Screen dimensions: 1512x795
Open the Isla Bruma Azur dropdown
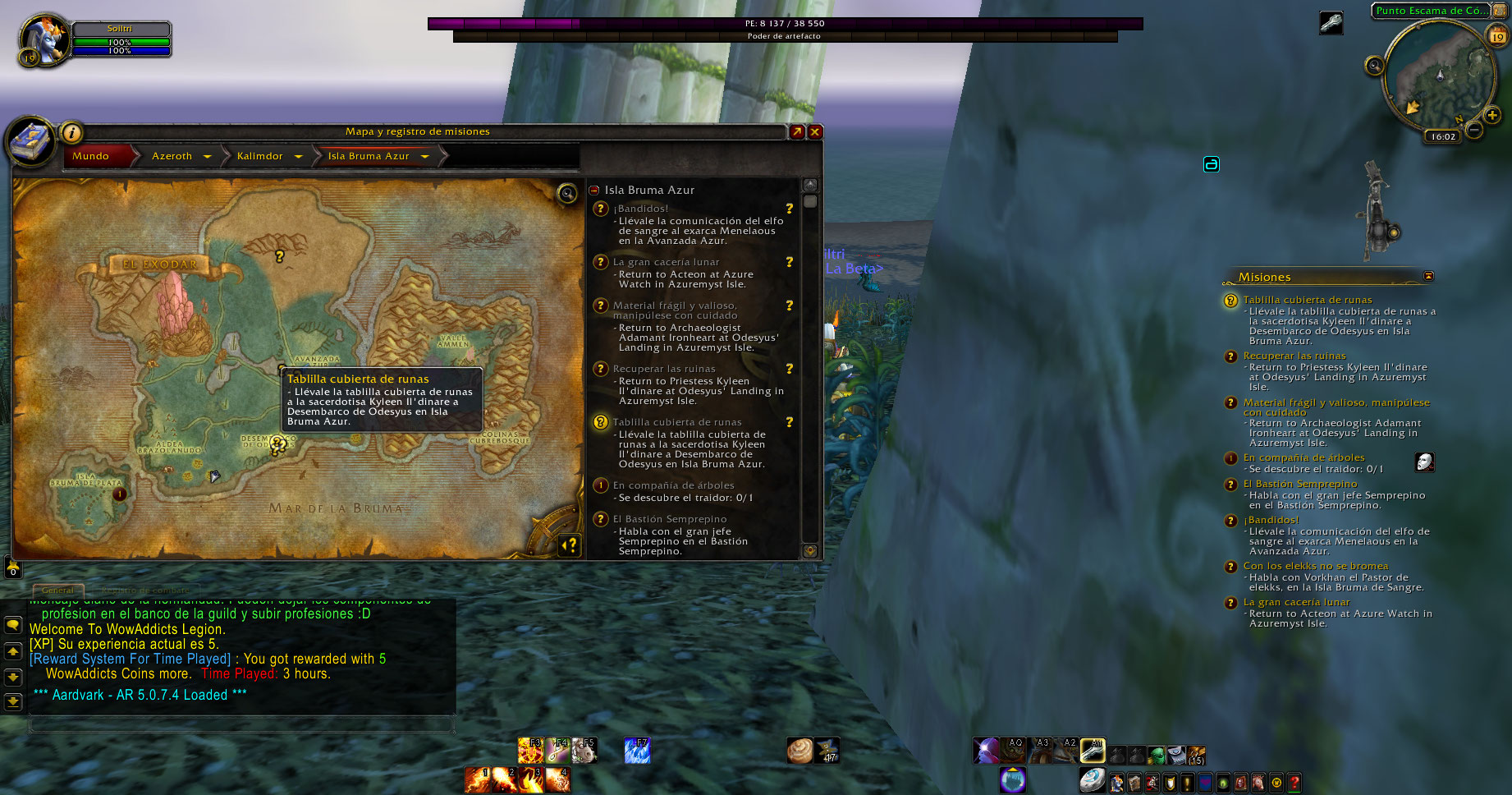point(424,156)
